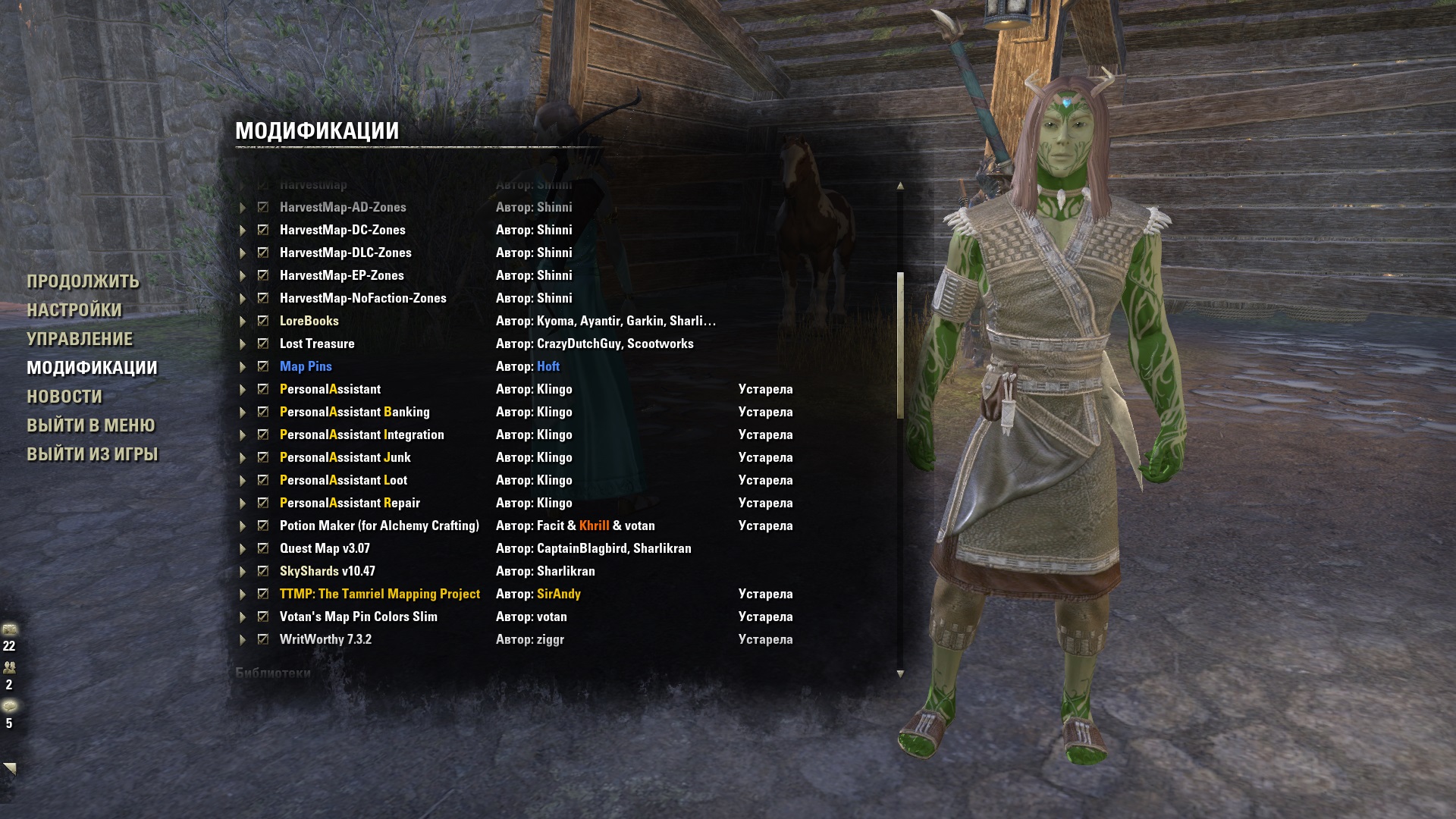Open the НАСТРОЙКИ menu
Viewport: 1456px width, 819px height.
pos(74,310)
